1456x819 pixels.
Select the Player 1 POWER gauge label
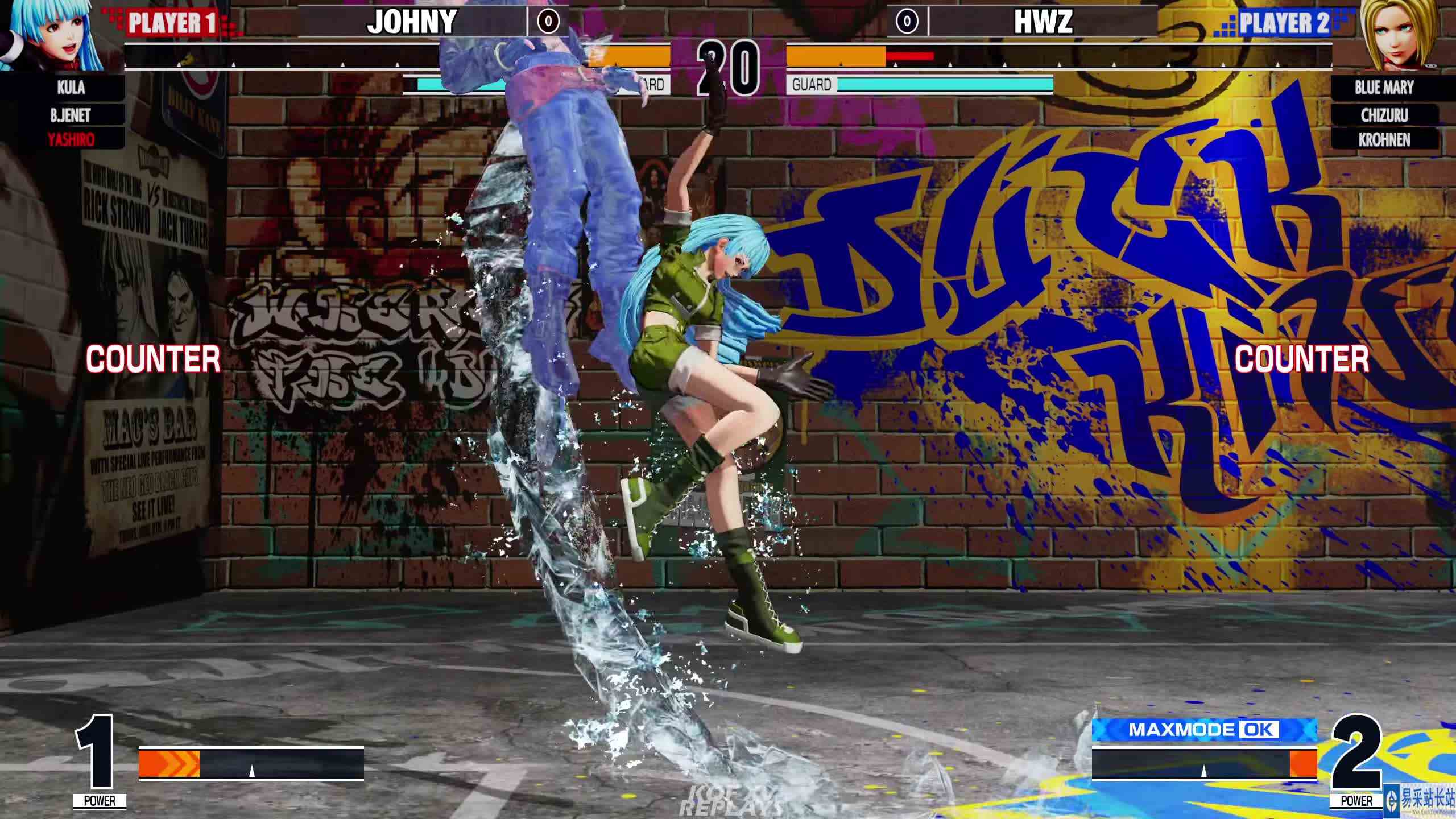click(x=100, y=799)
